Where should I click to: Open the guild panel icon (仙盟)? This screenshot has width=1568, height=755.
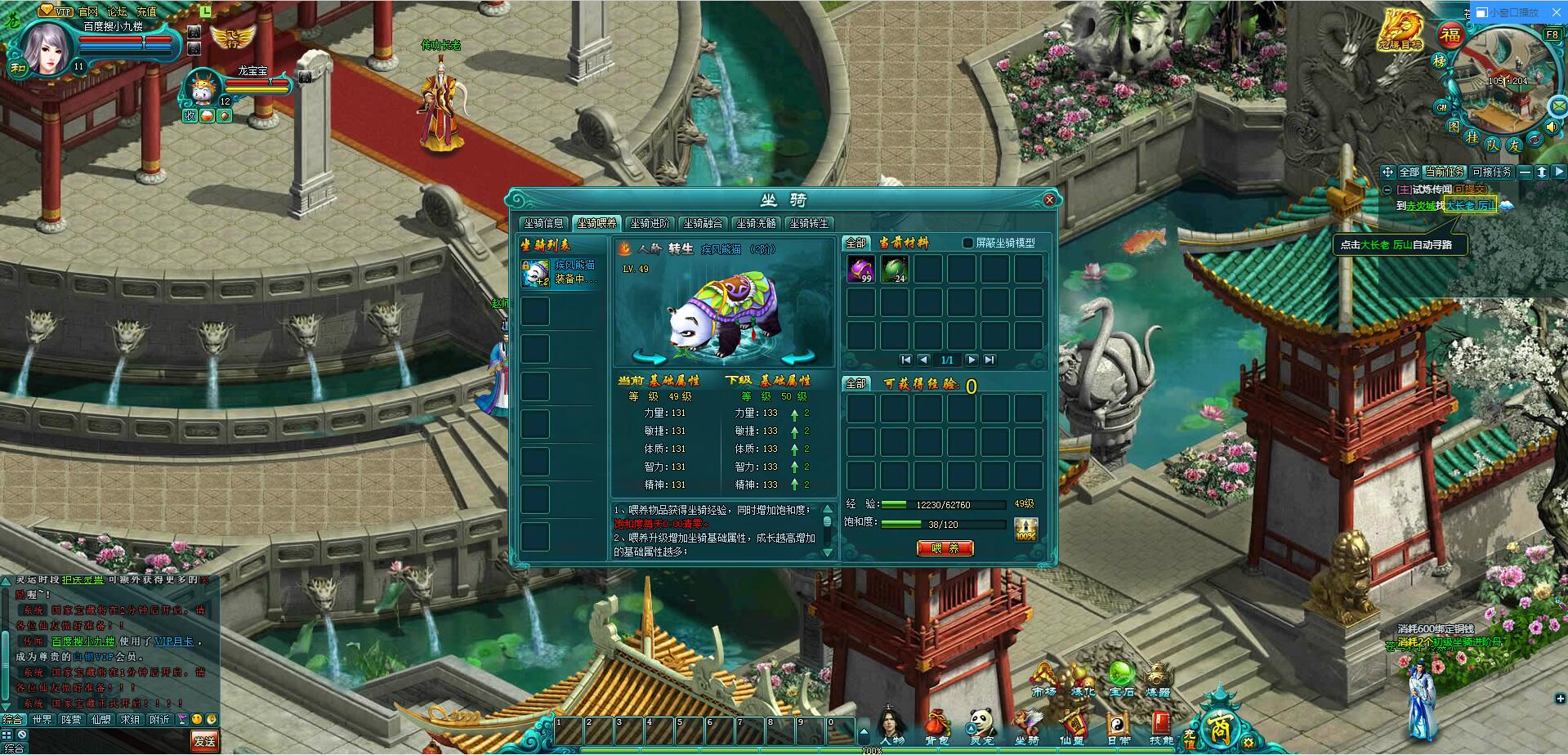pos(1073,720)
